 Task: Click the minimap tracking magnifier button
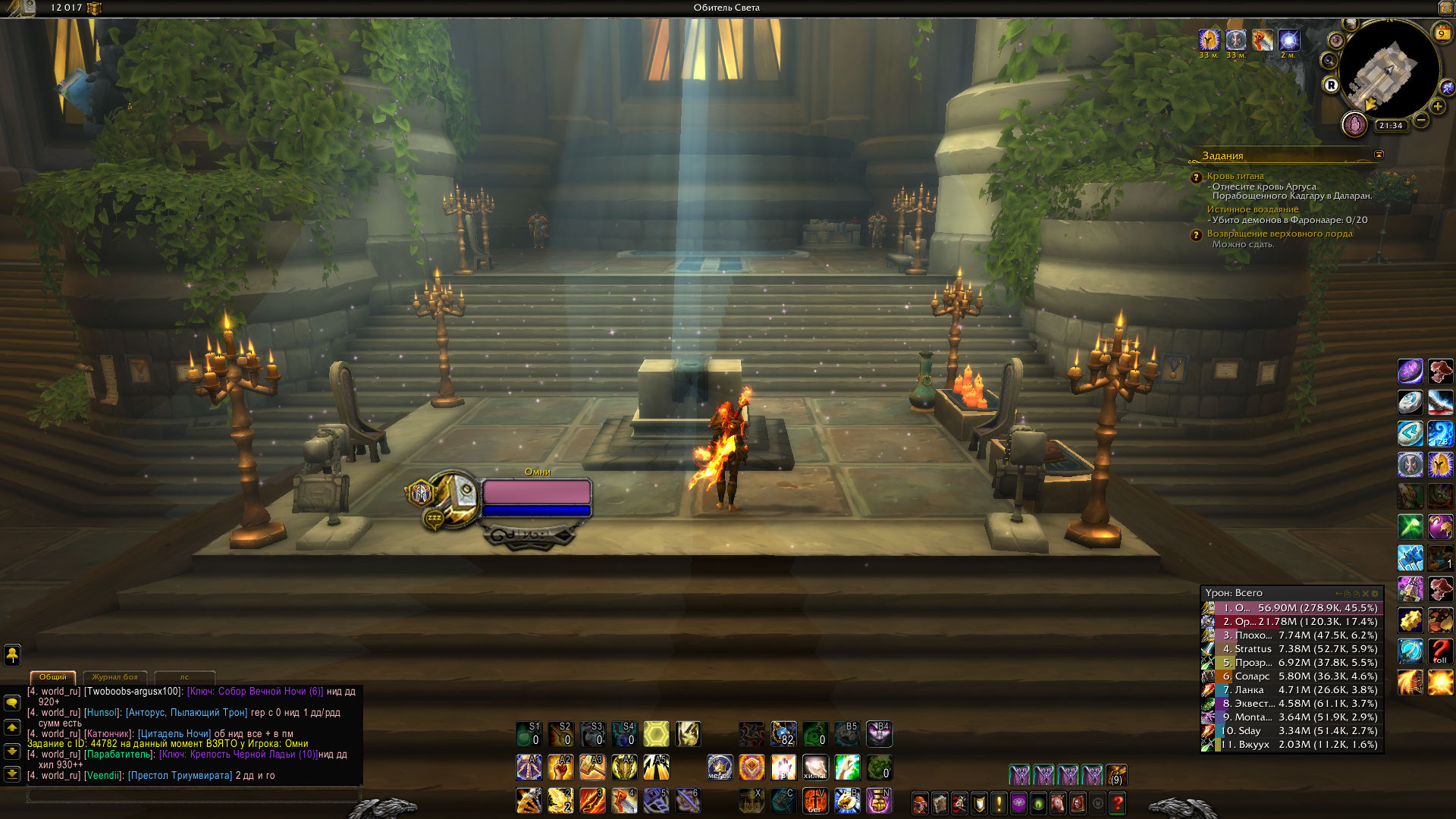1329,60
